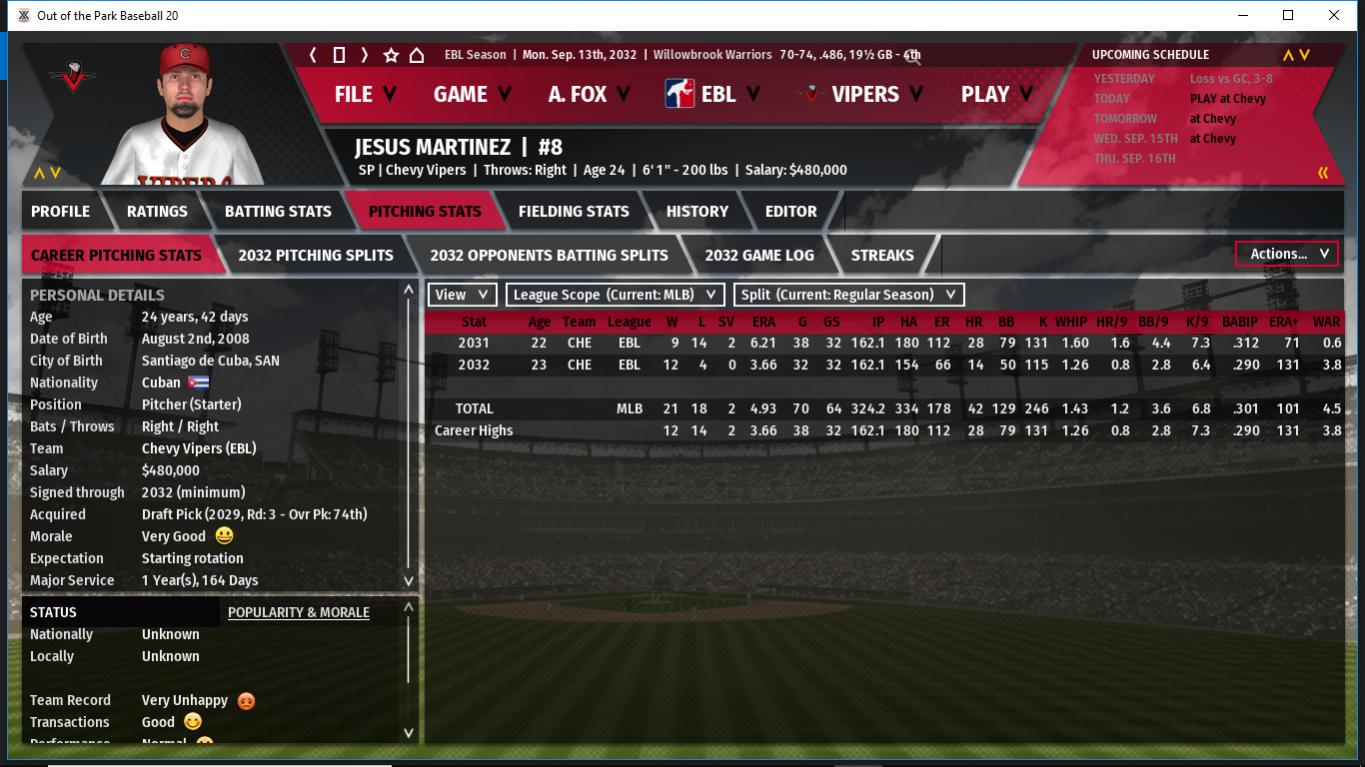Open the FILE menu

(364, 94)
